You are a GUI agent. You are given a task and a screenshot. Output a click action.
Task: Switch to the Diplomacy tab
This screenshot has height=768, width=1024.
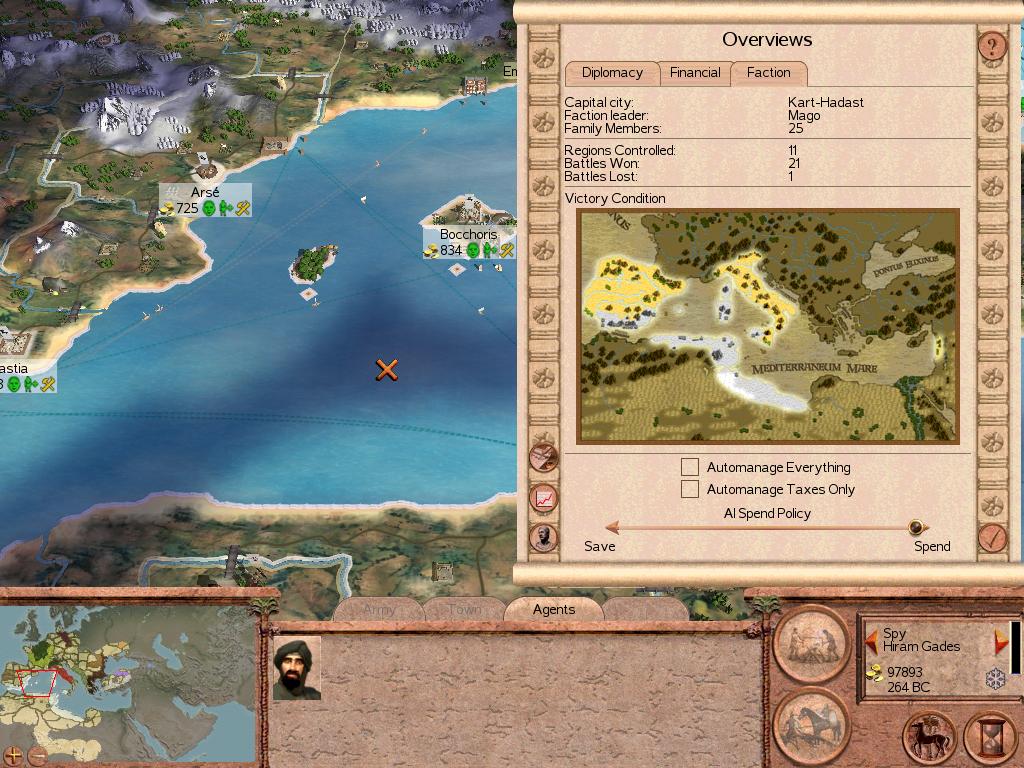(x=612, y=73)
